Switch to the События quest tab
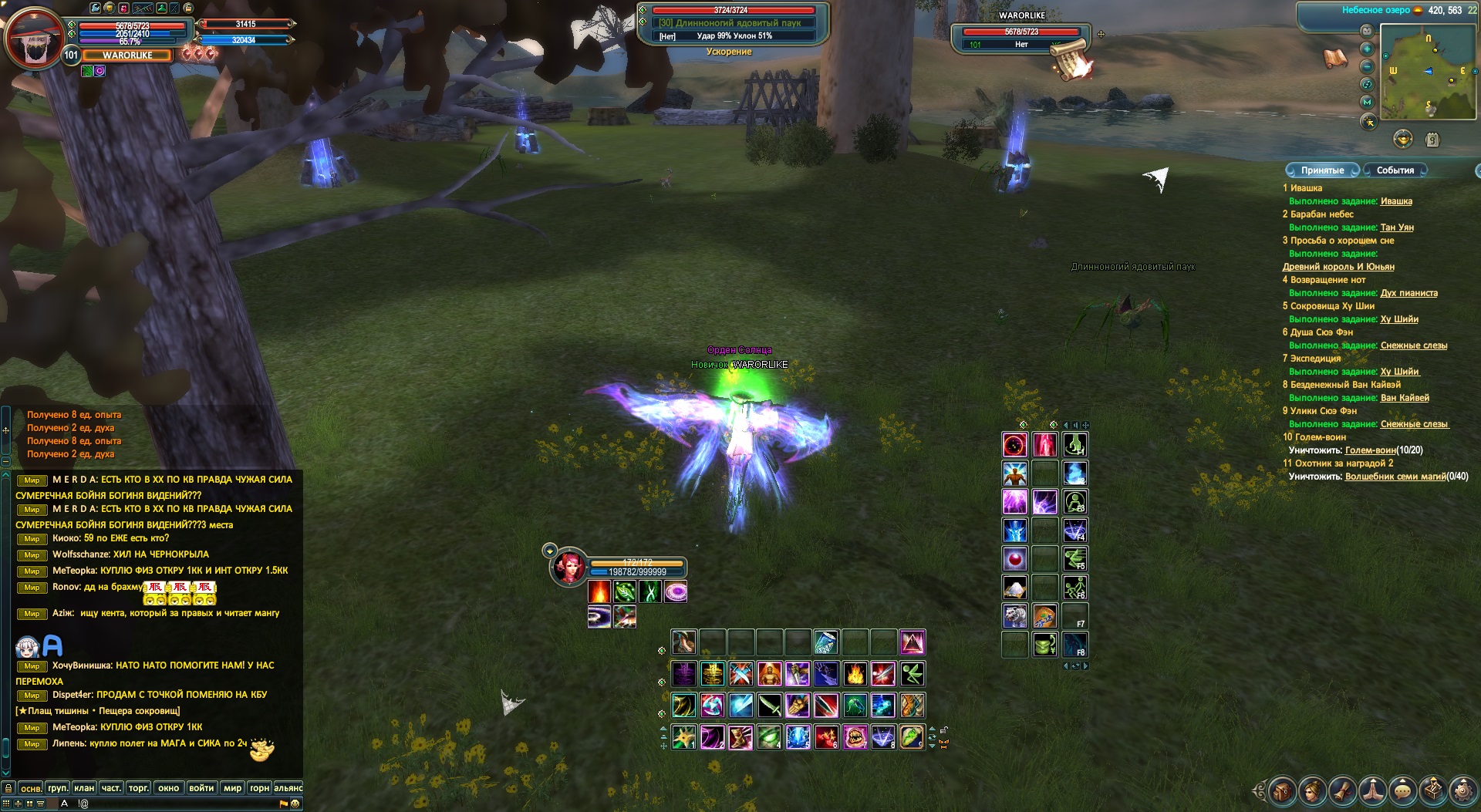Image resolution: width=1481 pixels, height=812 pixels. pyautogui.click(x=1395, y=170)
